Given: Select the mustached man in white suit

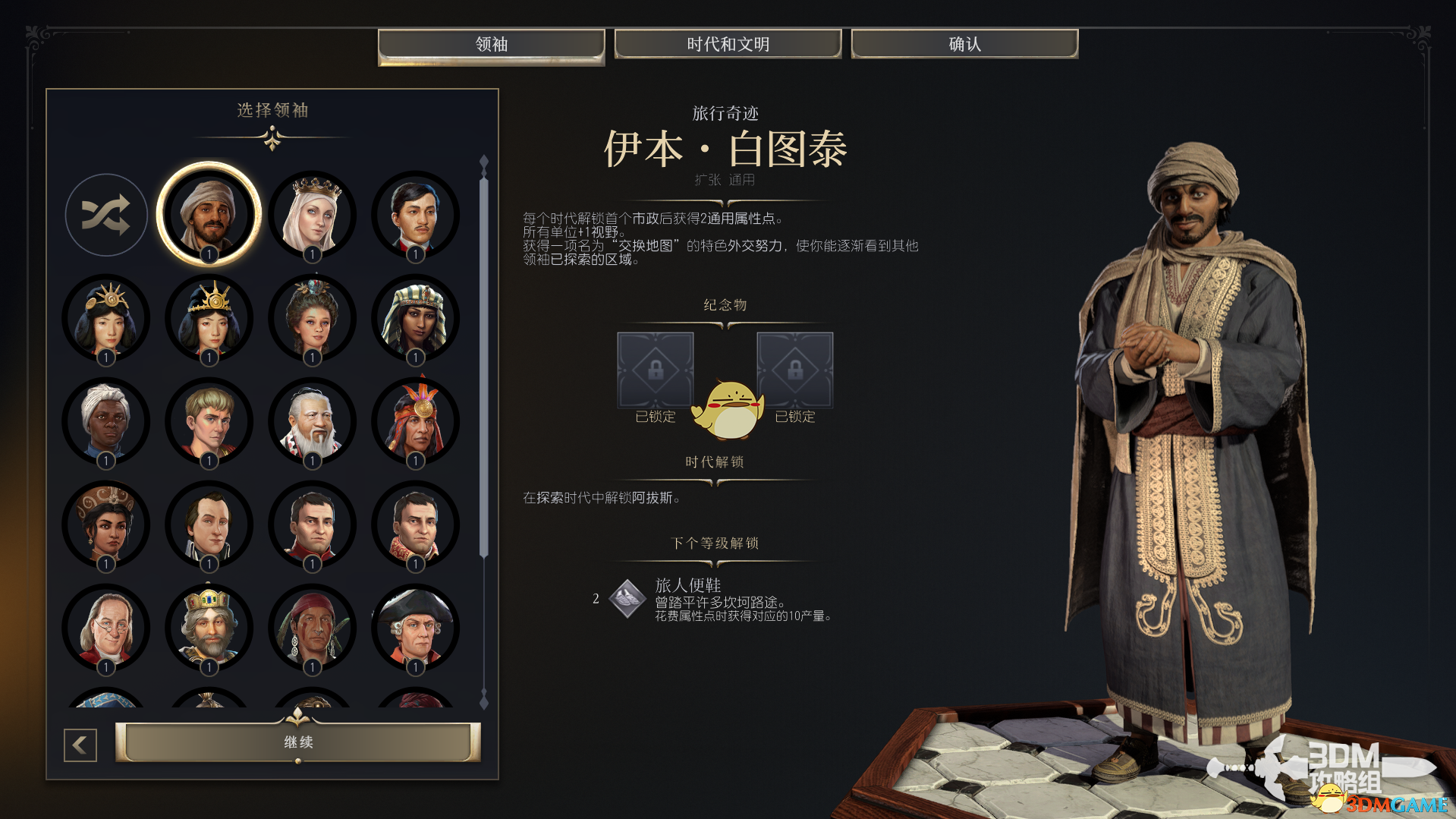Looking at the screenshot, I should click(x=415, y=214).
